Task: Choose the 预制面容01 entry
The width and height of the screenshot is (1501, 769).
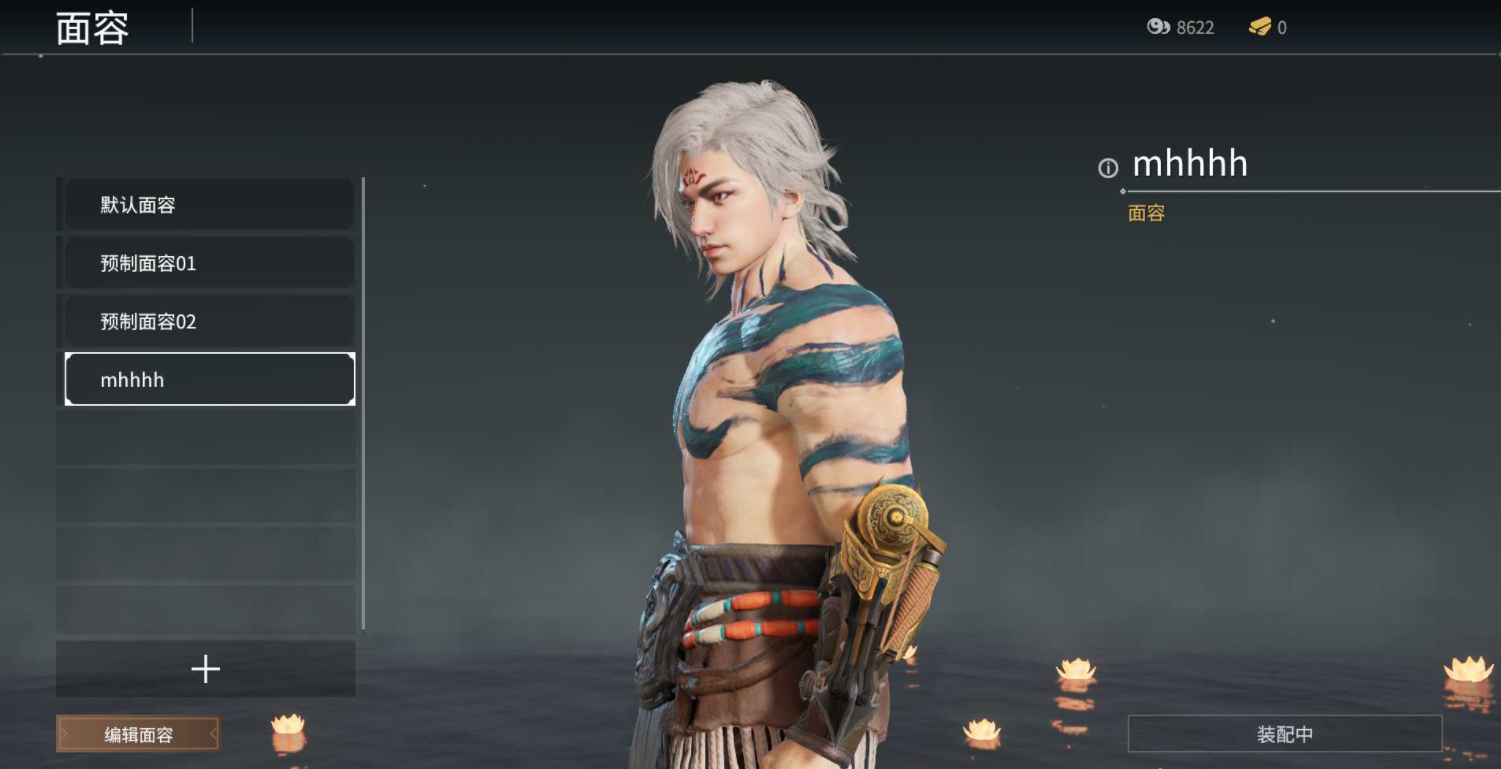Action: coord(208,263)
